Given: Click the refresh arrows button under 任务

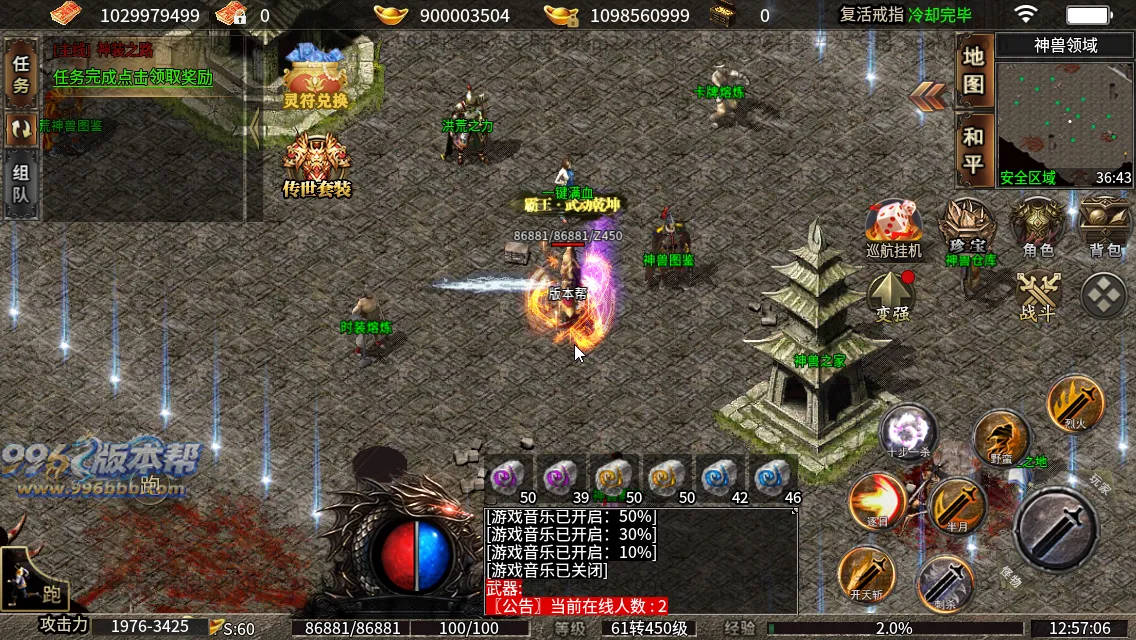Looking at the screenshot, I should (x=21, y=128).
